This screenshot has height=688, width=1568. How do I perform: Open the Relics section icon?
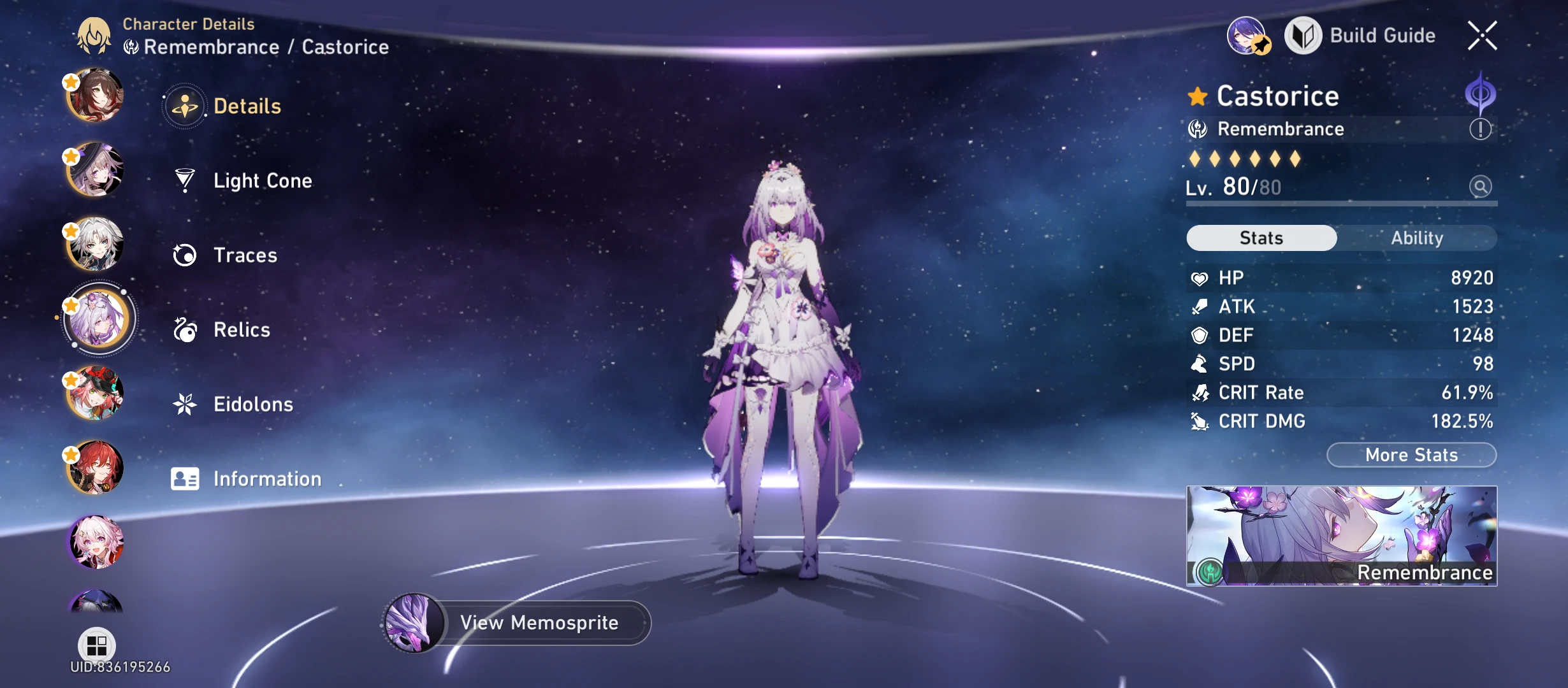pos(185,329)
